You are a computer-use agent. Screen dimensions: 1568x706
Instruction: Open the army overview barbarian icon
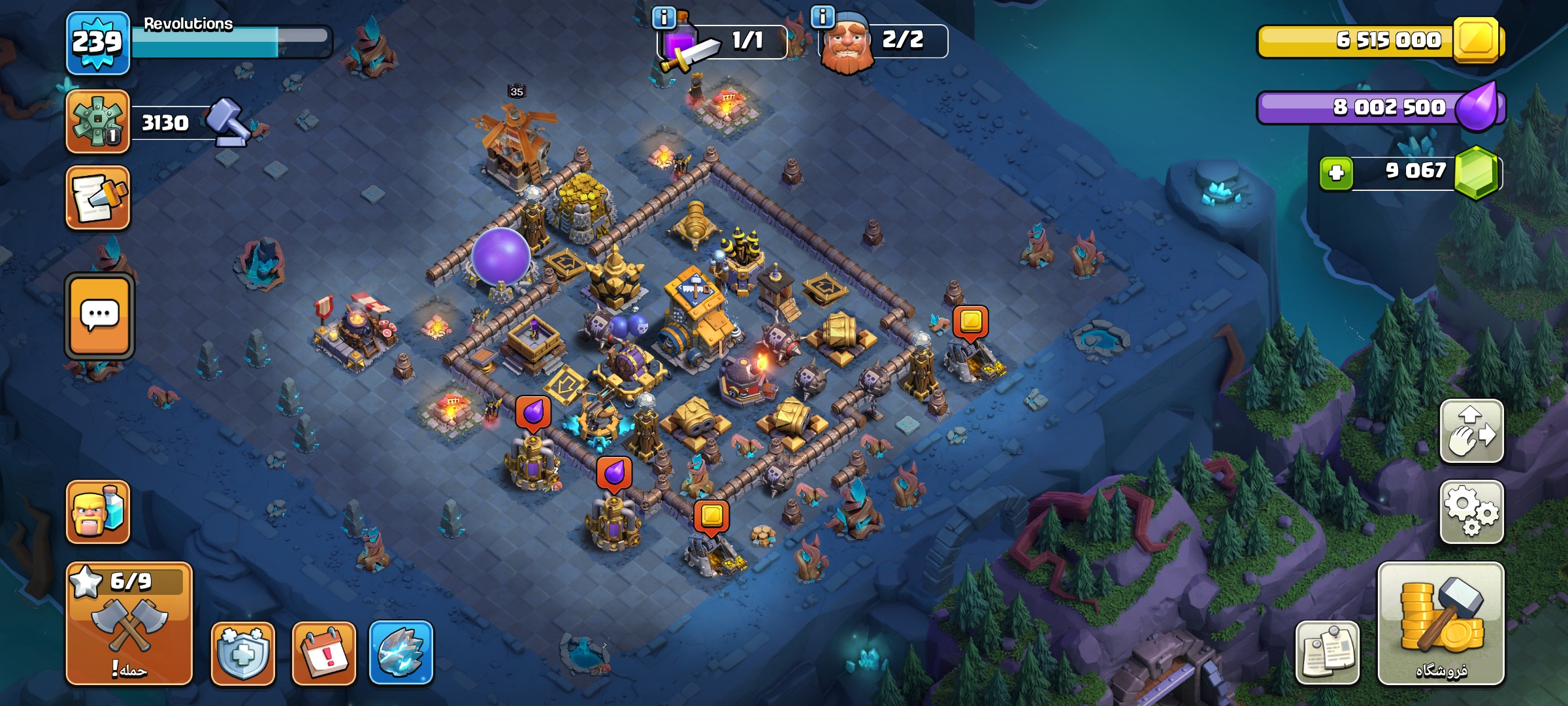[98, 512]
